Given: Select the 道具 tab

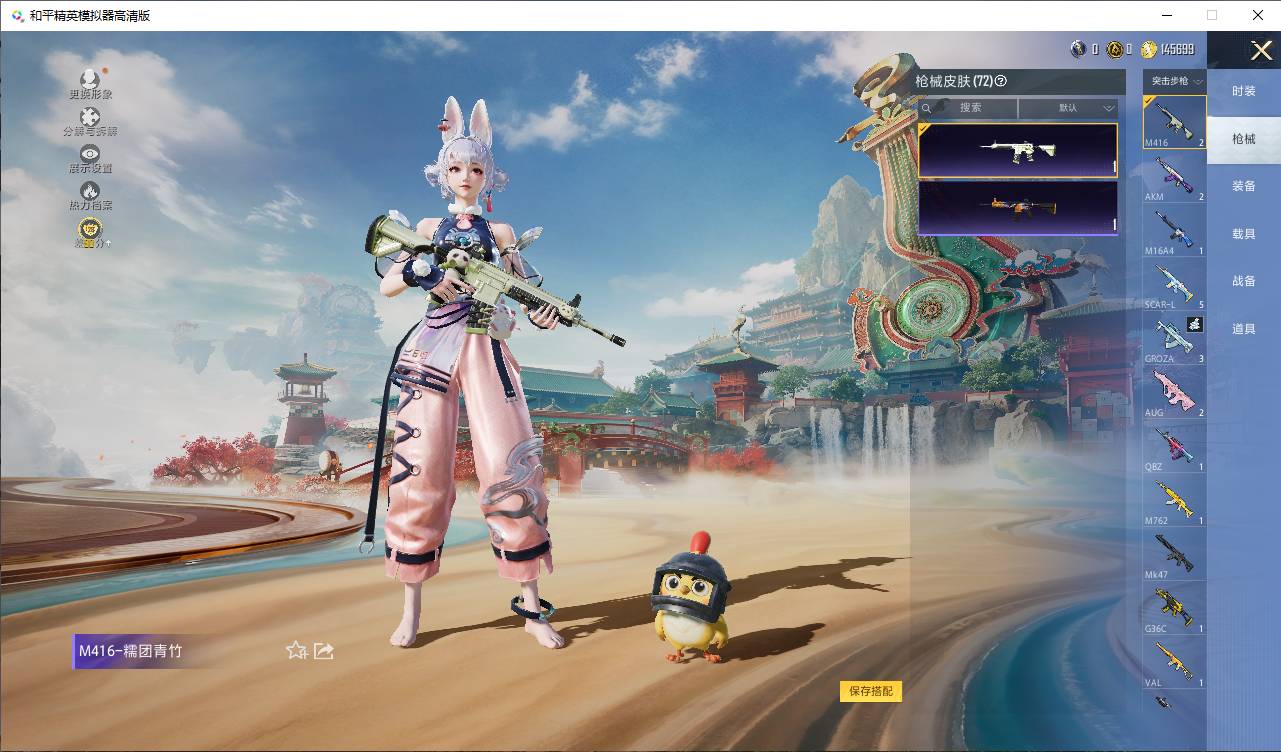Looking at the screenshot, I should (x=1243, y=329).
